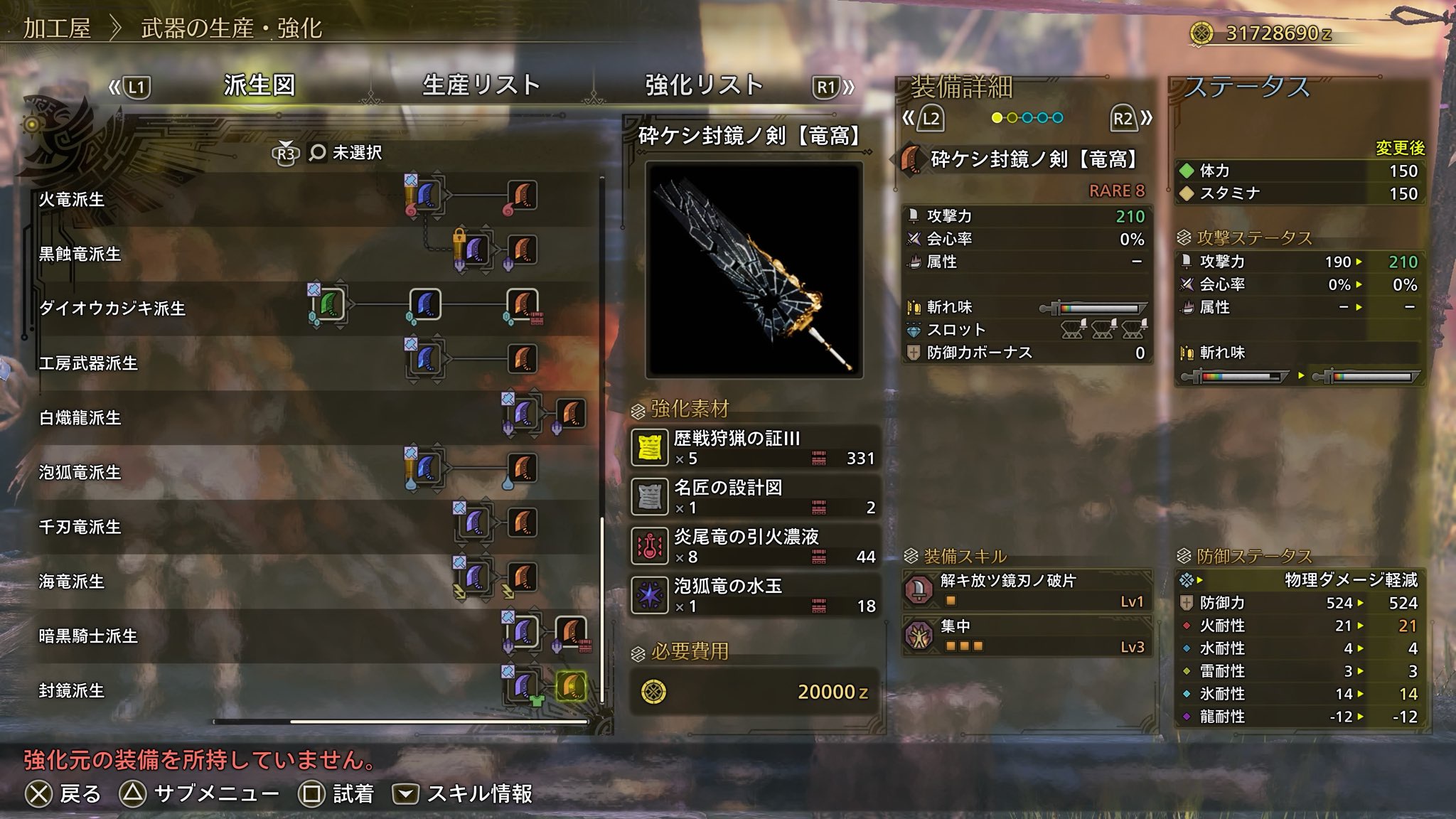Choose the 泡狐竜派生 tree row
Viewport: 1456px width, 819px height.
[80, 473]
